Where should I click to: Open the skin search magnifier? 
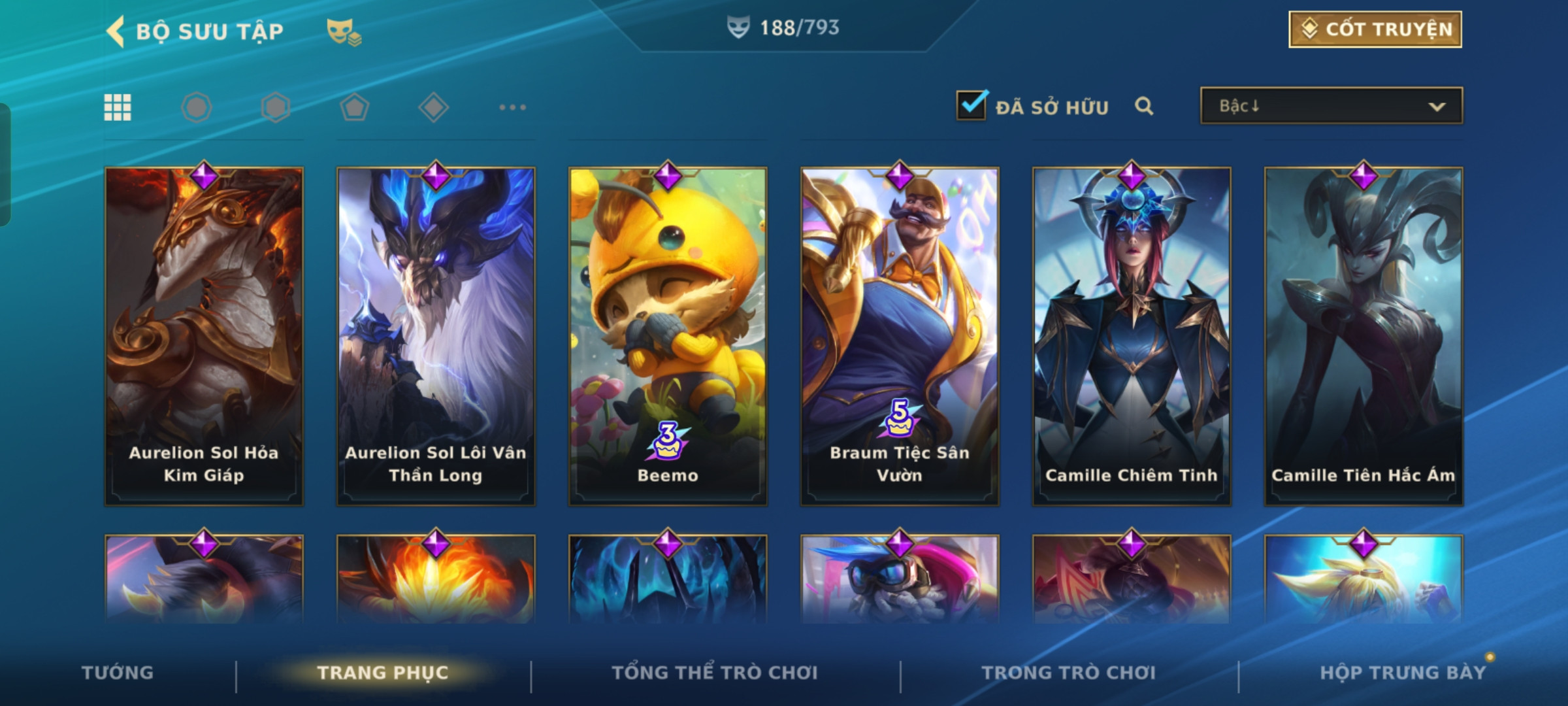coord(1143,106)
